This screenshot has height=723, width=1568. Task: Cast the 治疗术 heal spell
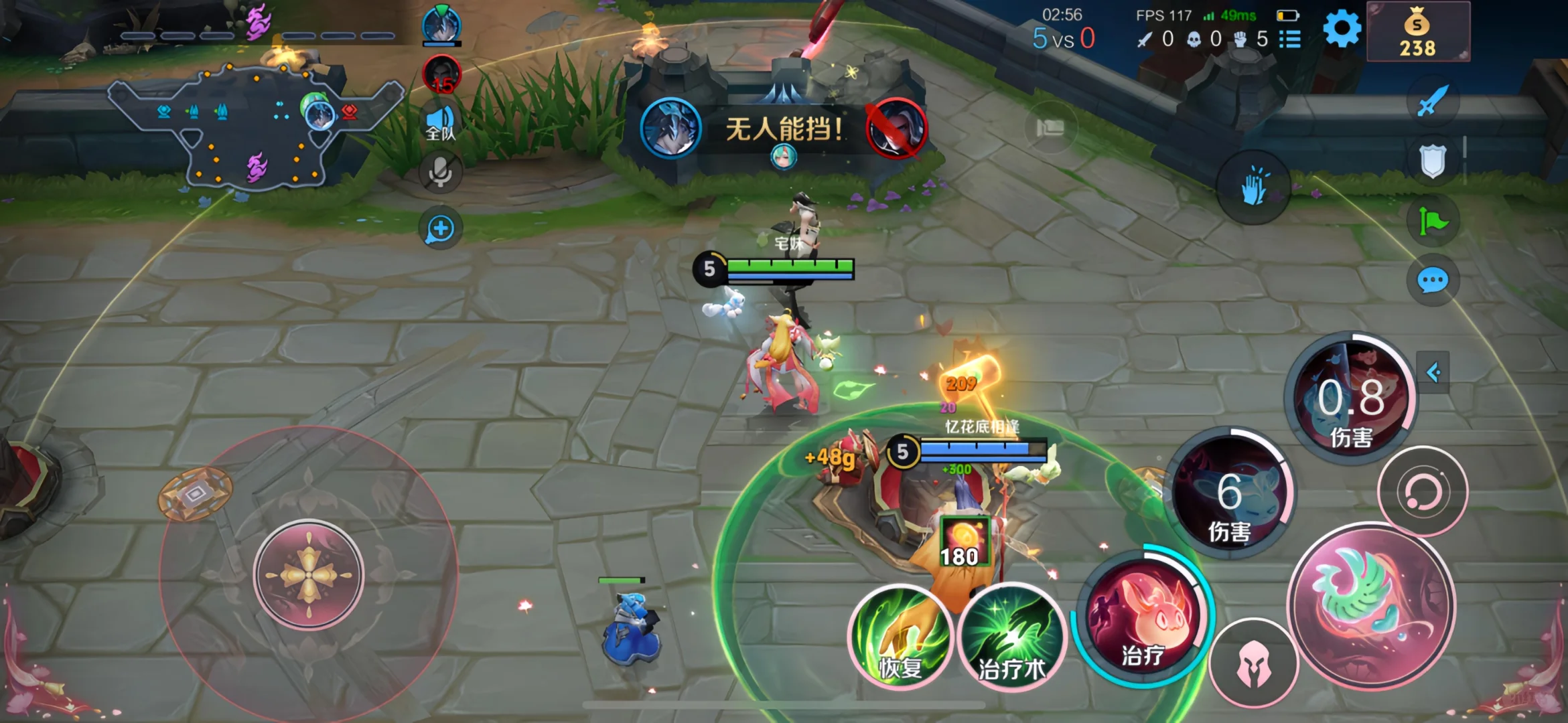coord(1011,638)
